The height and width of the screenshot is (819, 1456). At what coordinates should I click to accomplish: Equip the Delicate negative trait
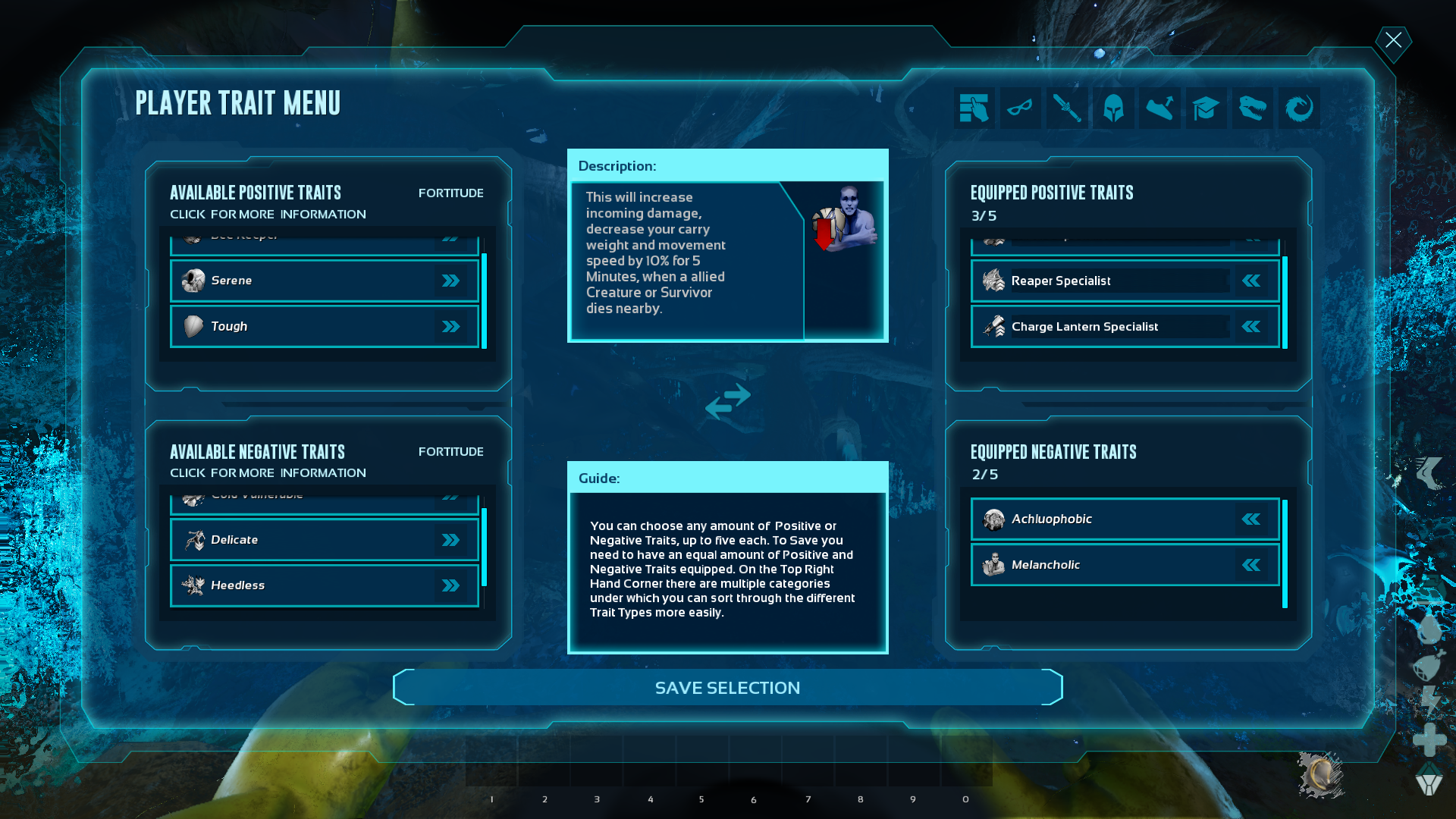click(x=450, y=539)
